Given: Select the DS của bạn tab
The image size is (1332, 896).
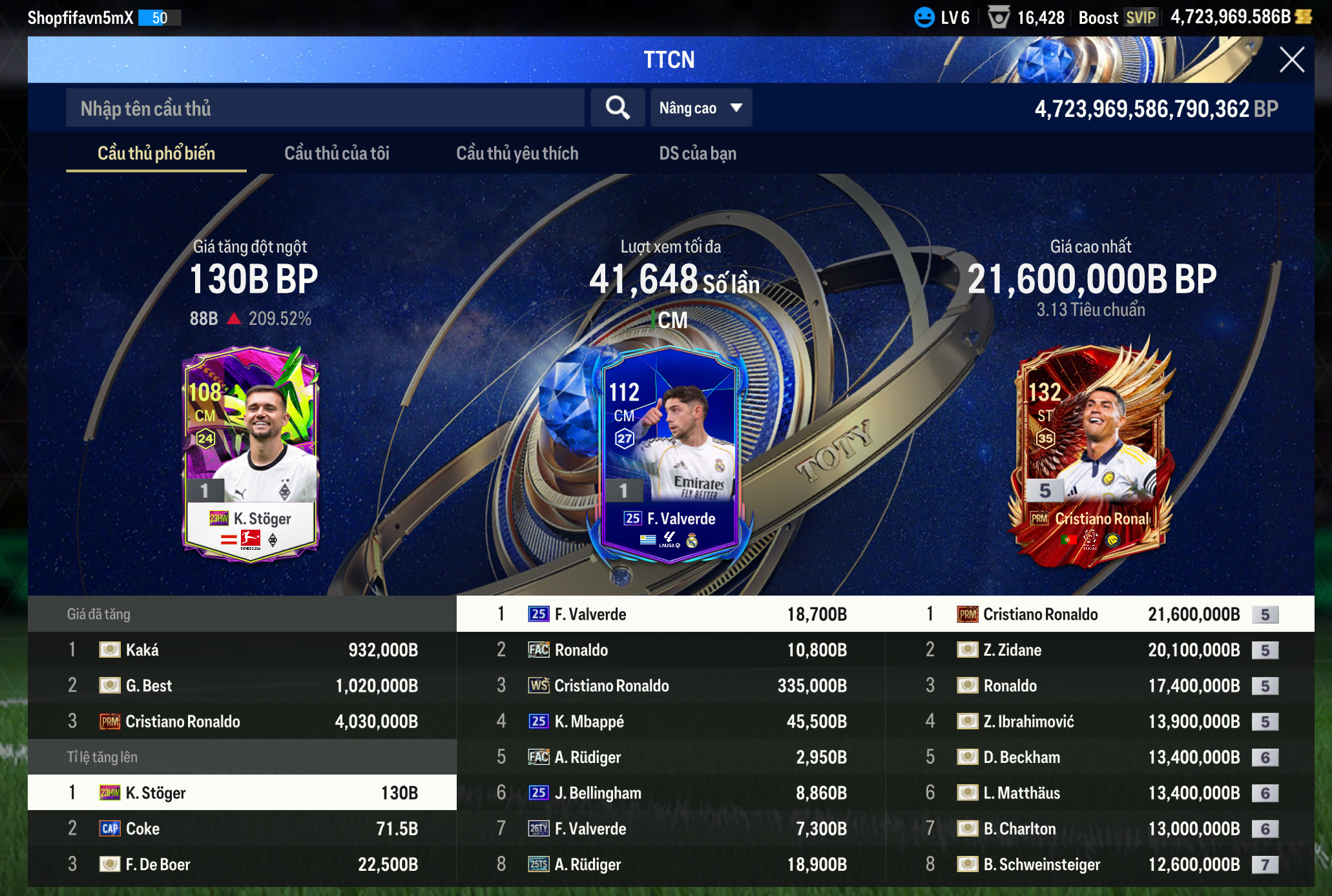Looking at the screenshot, I should pos(698,153).
